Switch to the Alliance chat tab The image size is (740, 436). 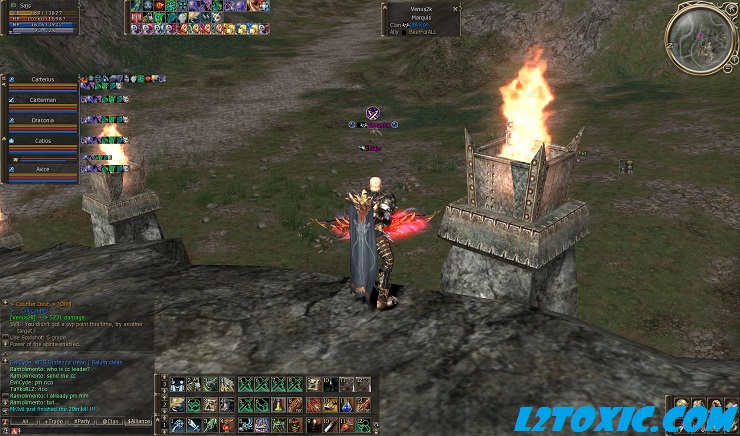(140, 421)
